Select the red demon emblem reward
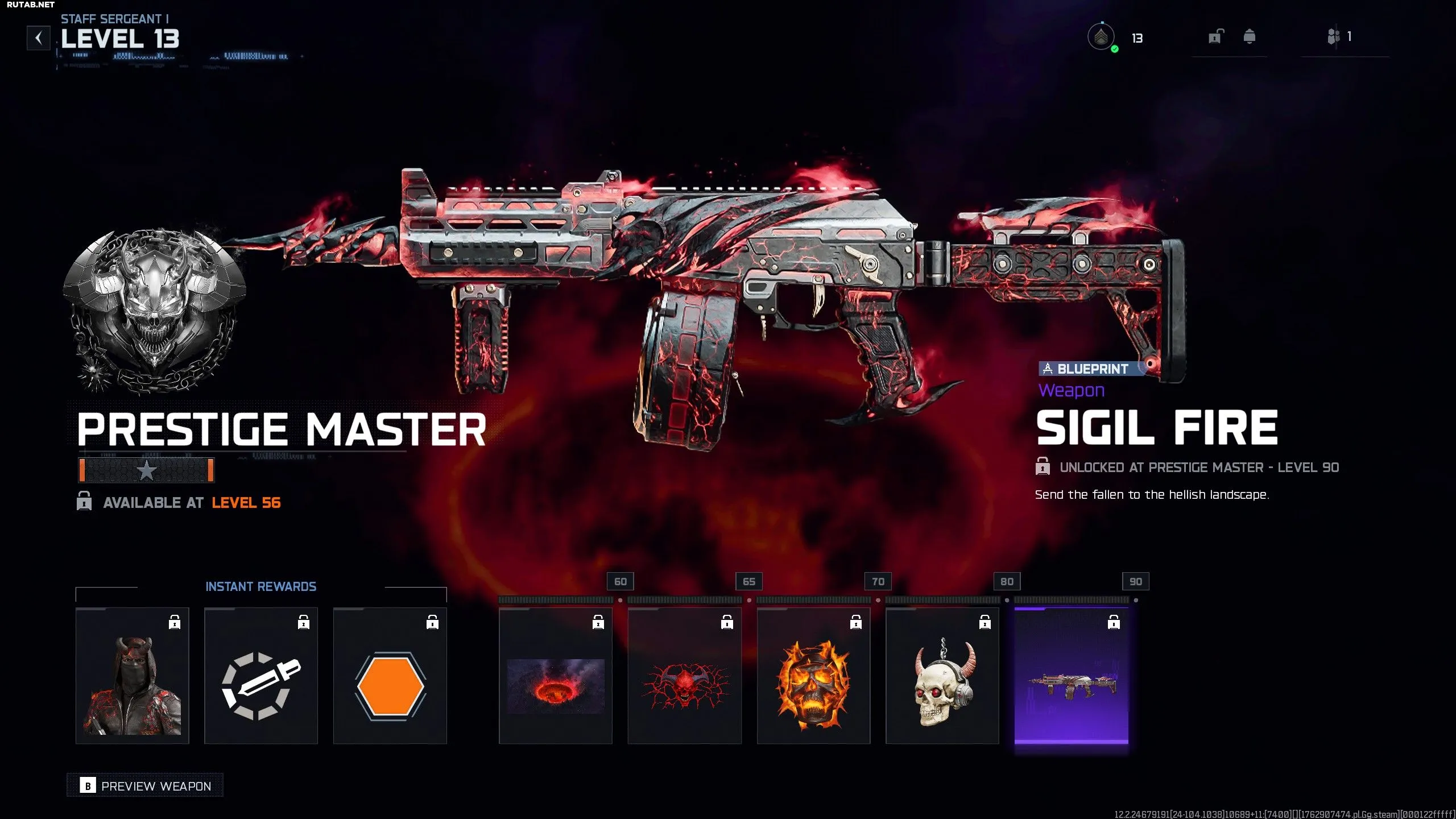 685,676
